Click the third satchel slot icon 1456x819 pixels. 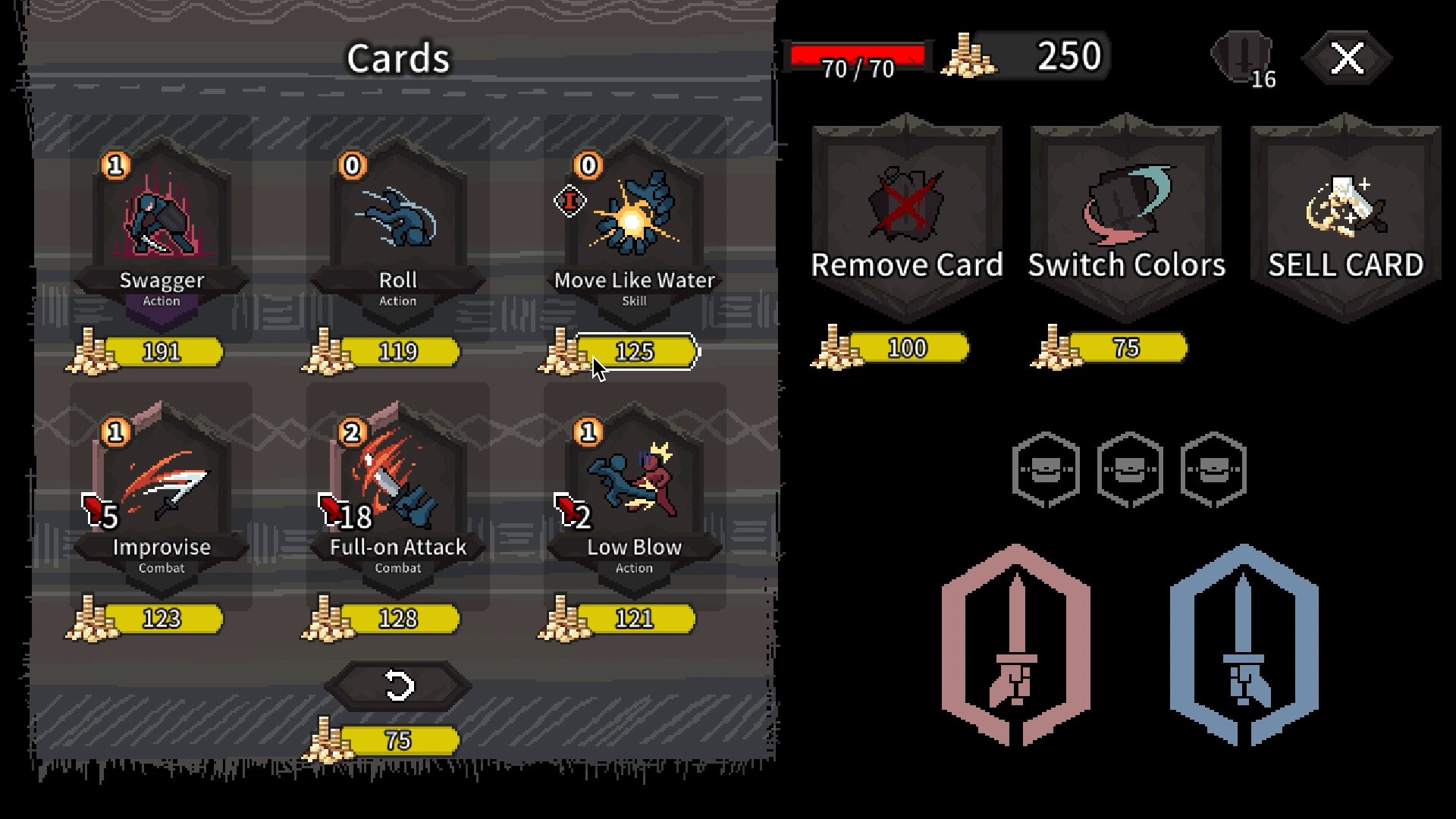tap(1212, 469)
